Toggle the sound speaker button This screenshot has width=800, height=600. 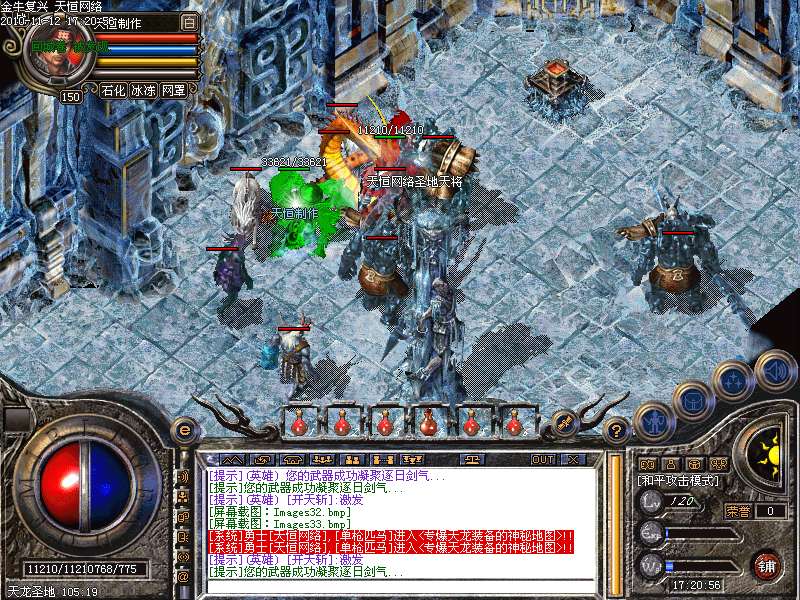pyautogui.click(x=775, y=369)
